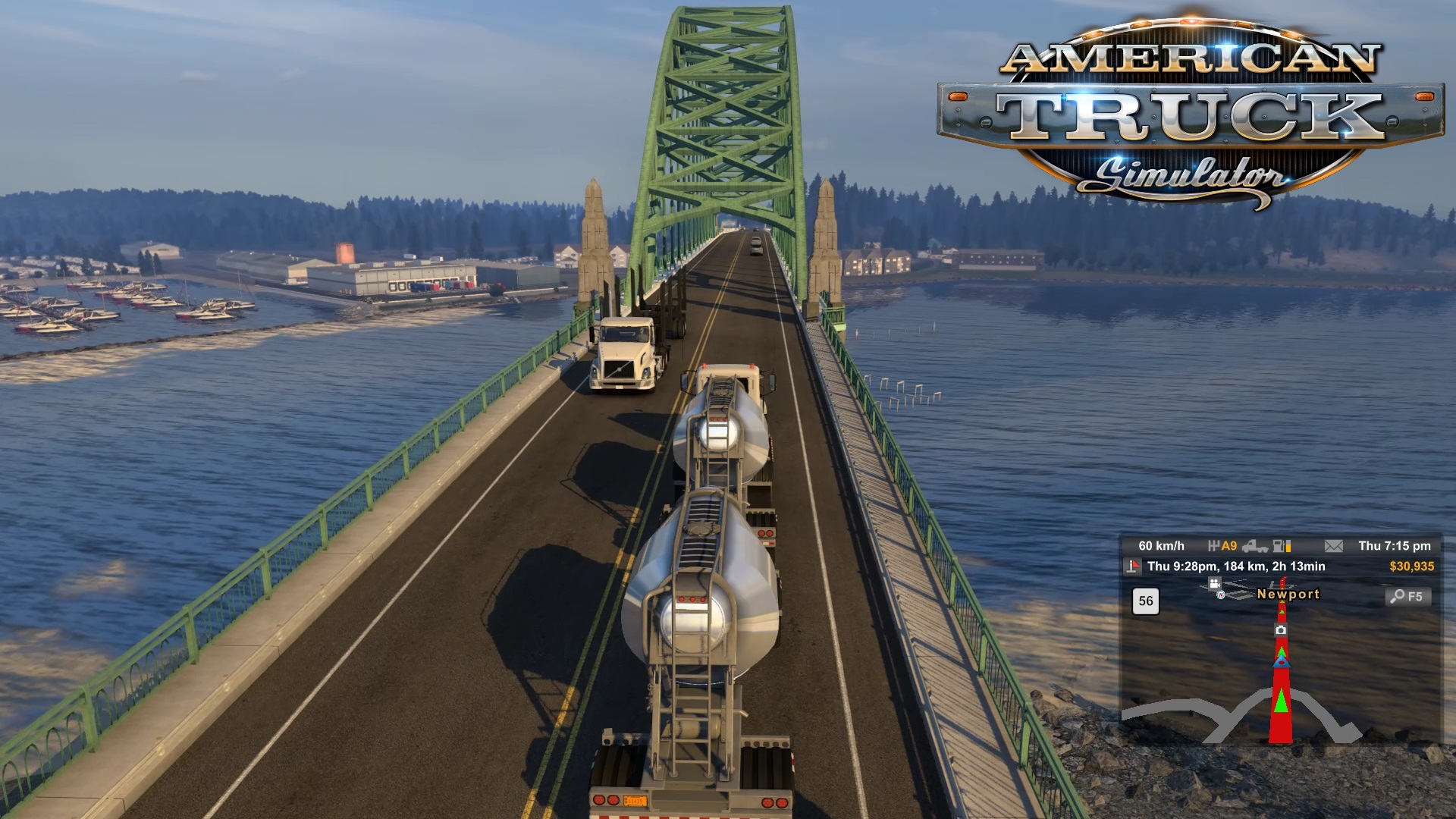Click the fuel pump icon

pyautogui.click(x=1279, y=547)
